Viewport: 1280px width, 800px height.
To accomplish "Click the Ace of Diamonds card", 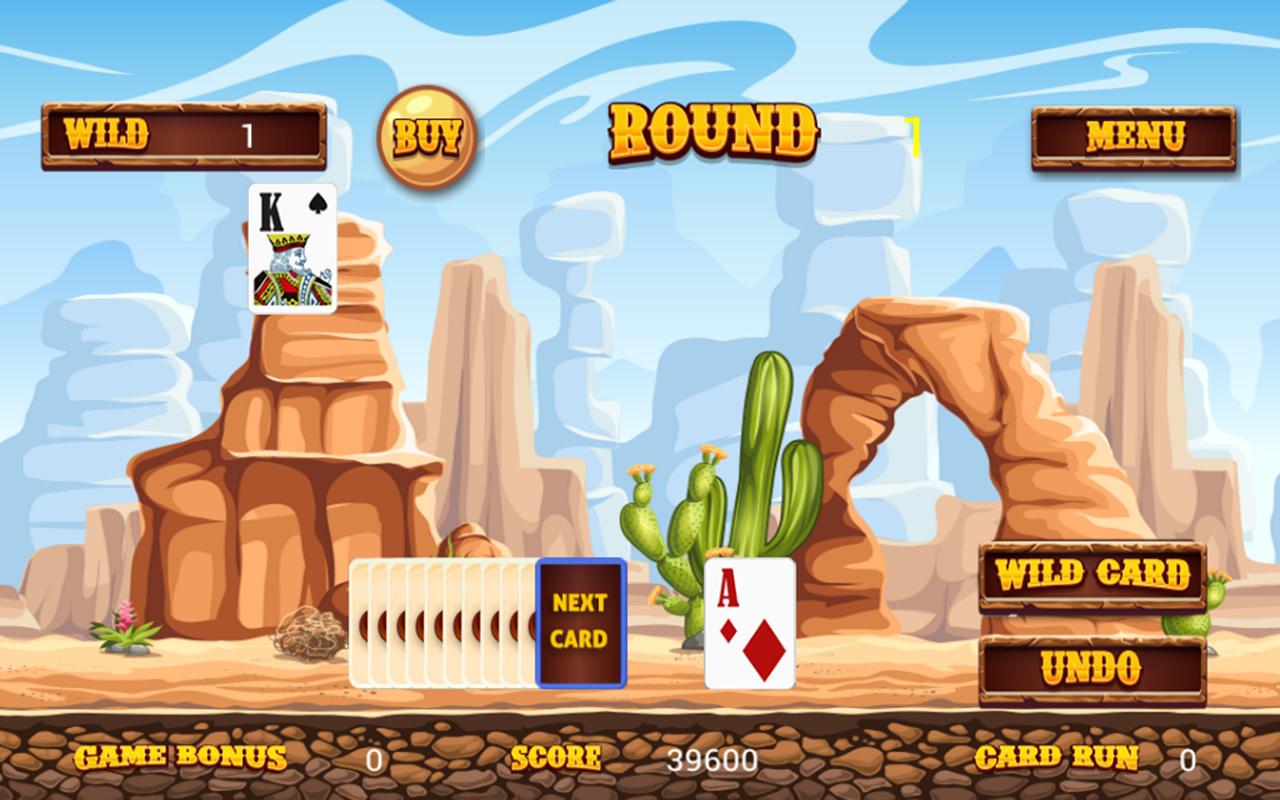I will (x=750, y=623).
